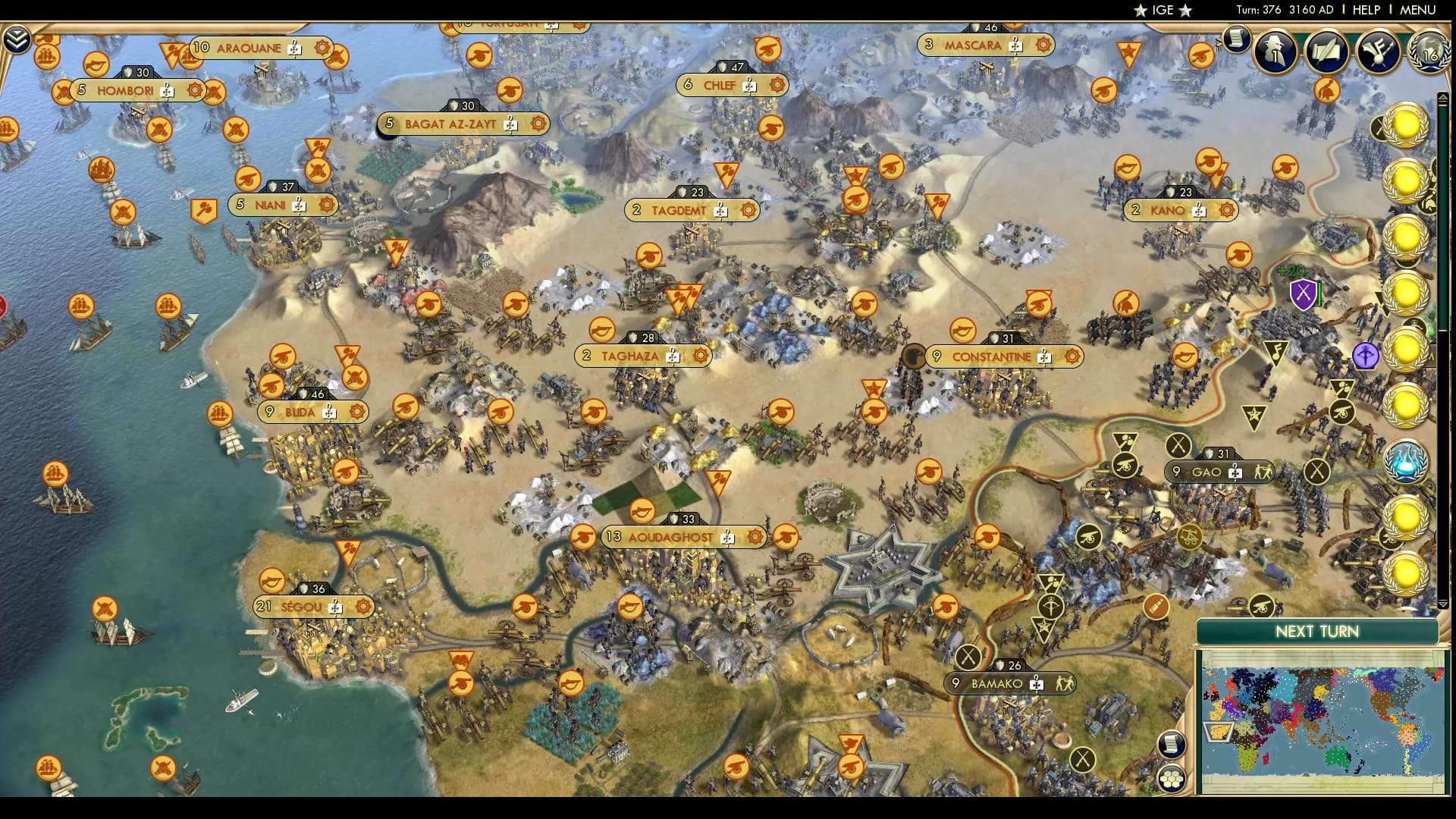The height and width of the screenshot is (819, 1456).
Task: Click the production gear on Blida's city banner
Action: (358, 413)
